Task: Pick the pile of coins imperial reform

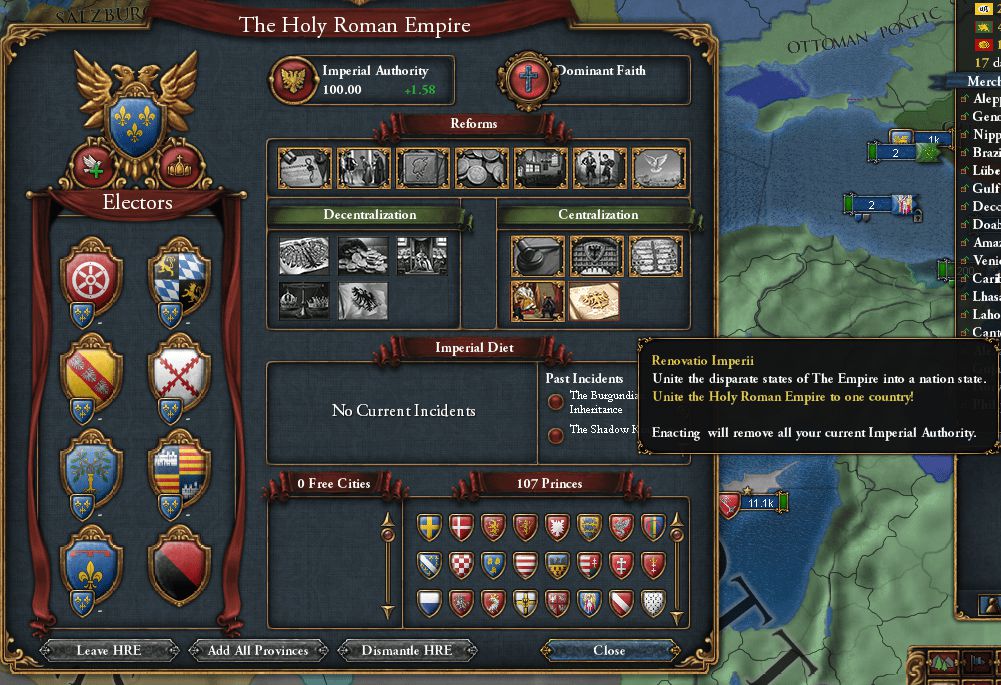Action: click(482, 169)
